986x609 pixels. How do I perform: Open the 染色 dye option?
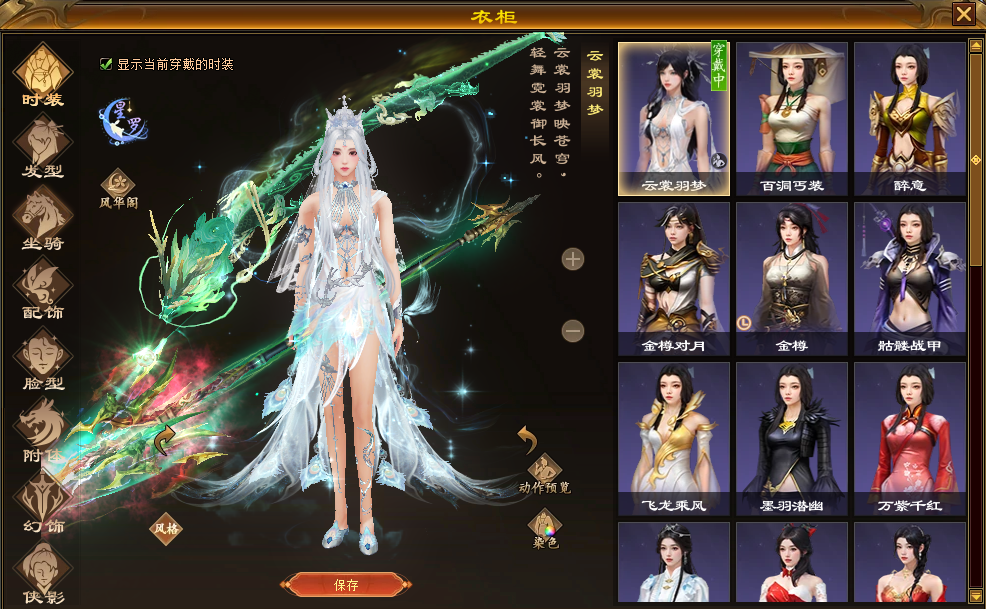click(x=545, y=528)
